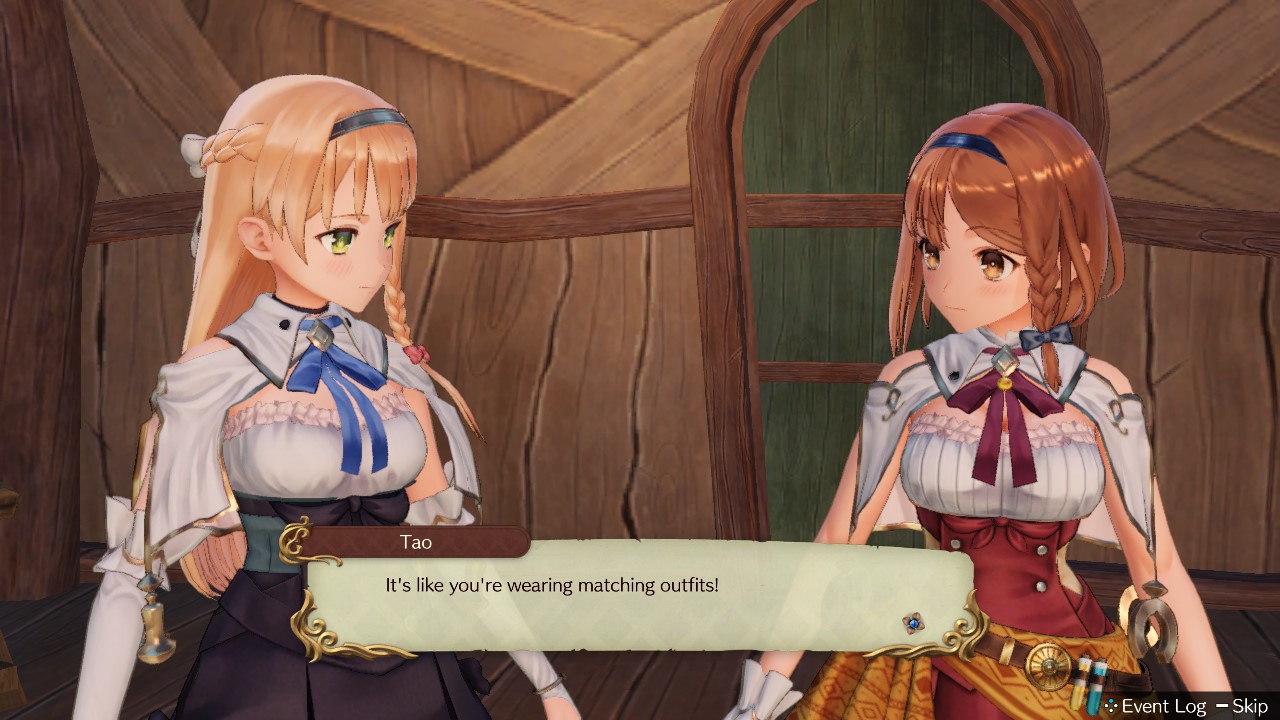Viewport: 1280px width, 720px height.
Task: Click the minus button icon beside Skip
Action: [1222, 705]
